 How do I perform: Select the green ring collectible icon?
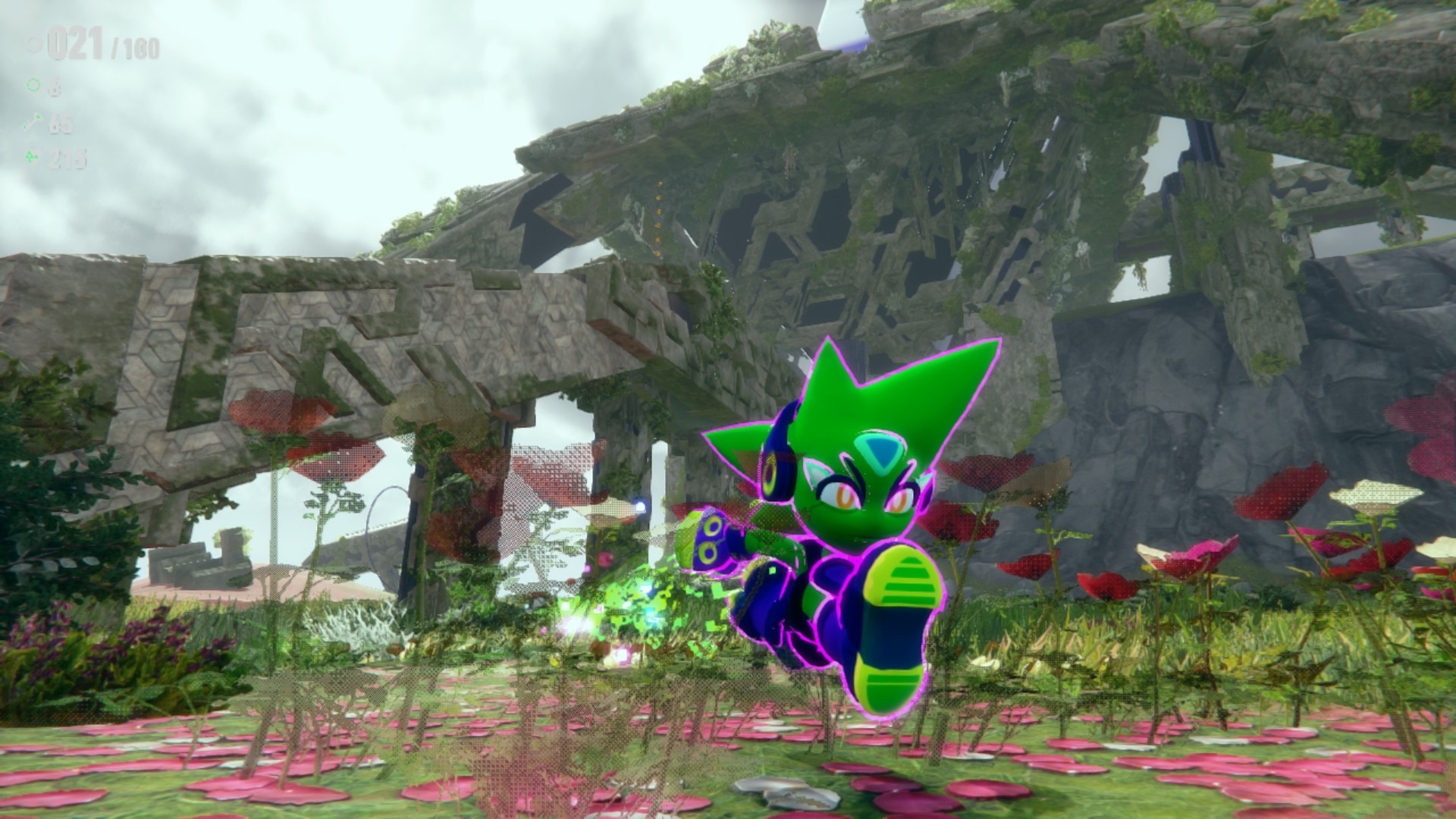[33, 86]
